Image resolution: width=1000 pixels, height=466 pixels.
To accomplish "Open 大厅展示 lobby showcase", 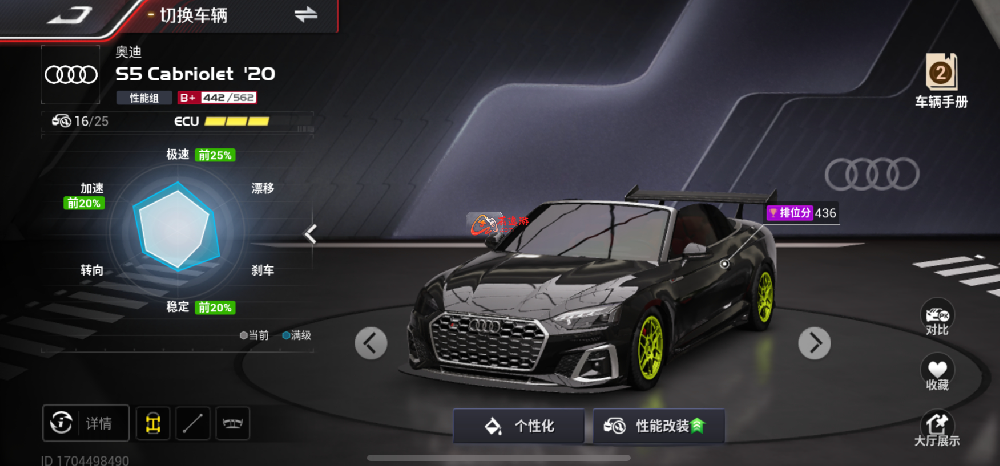I will 937,430.
